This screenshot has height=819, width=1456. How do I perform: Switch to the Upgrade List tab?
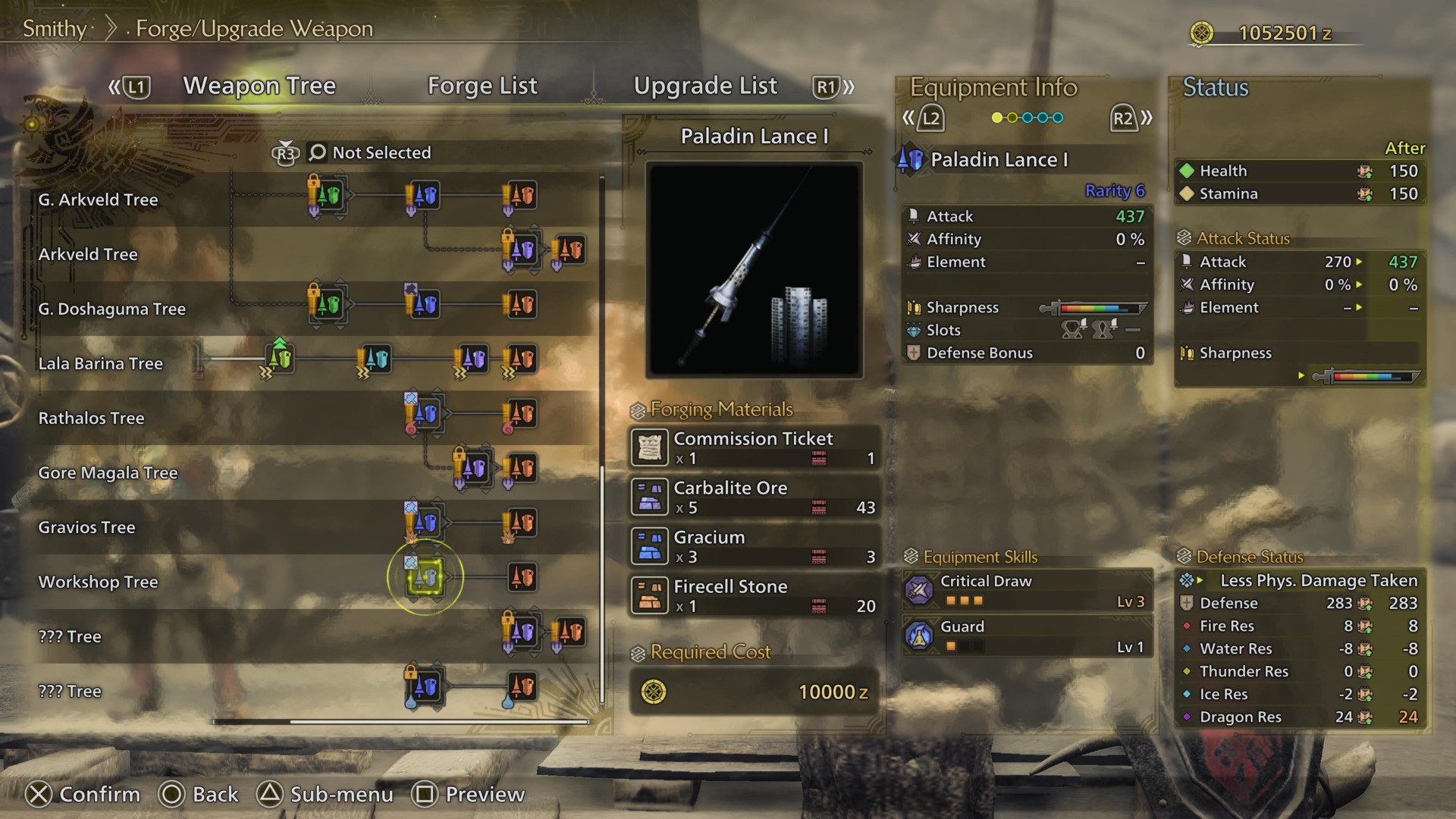(x=706, y=86)
